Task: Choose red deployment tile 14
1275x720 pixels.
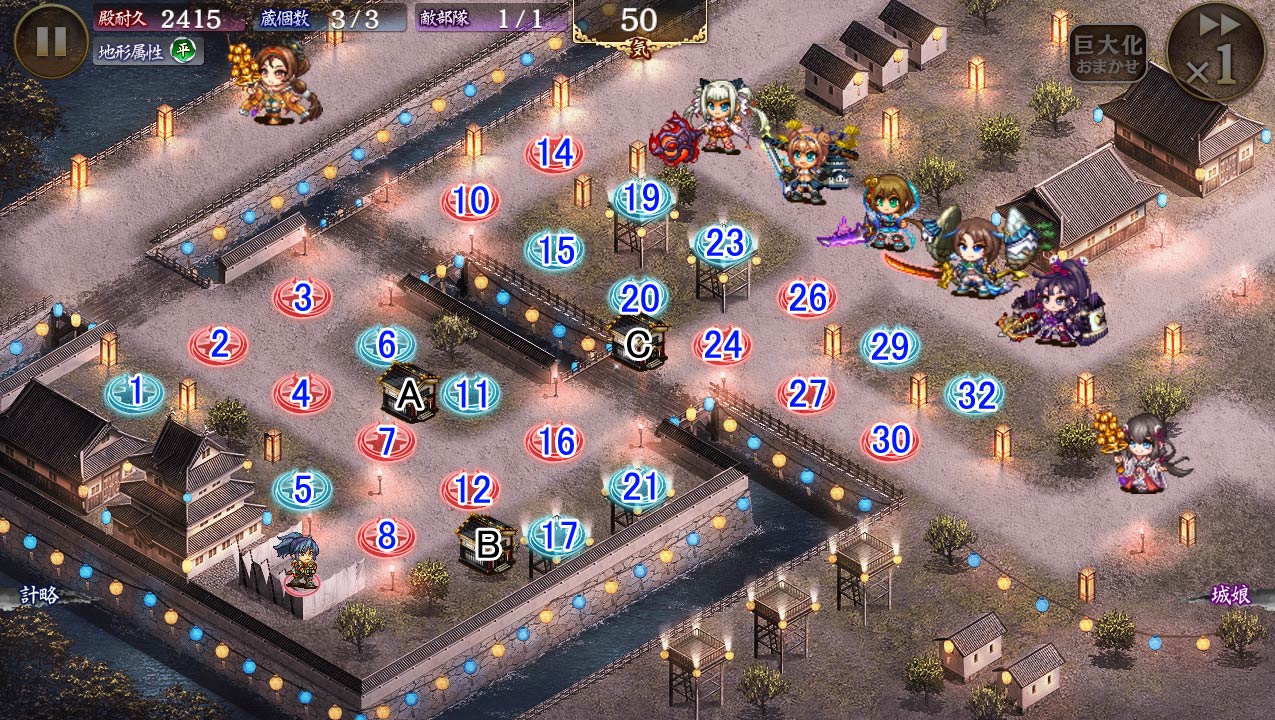Action: (554, 153)
